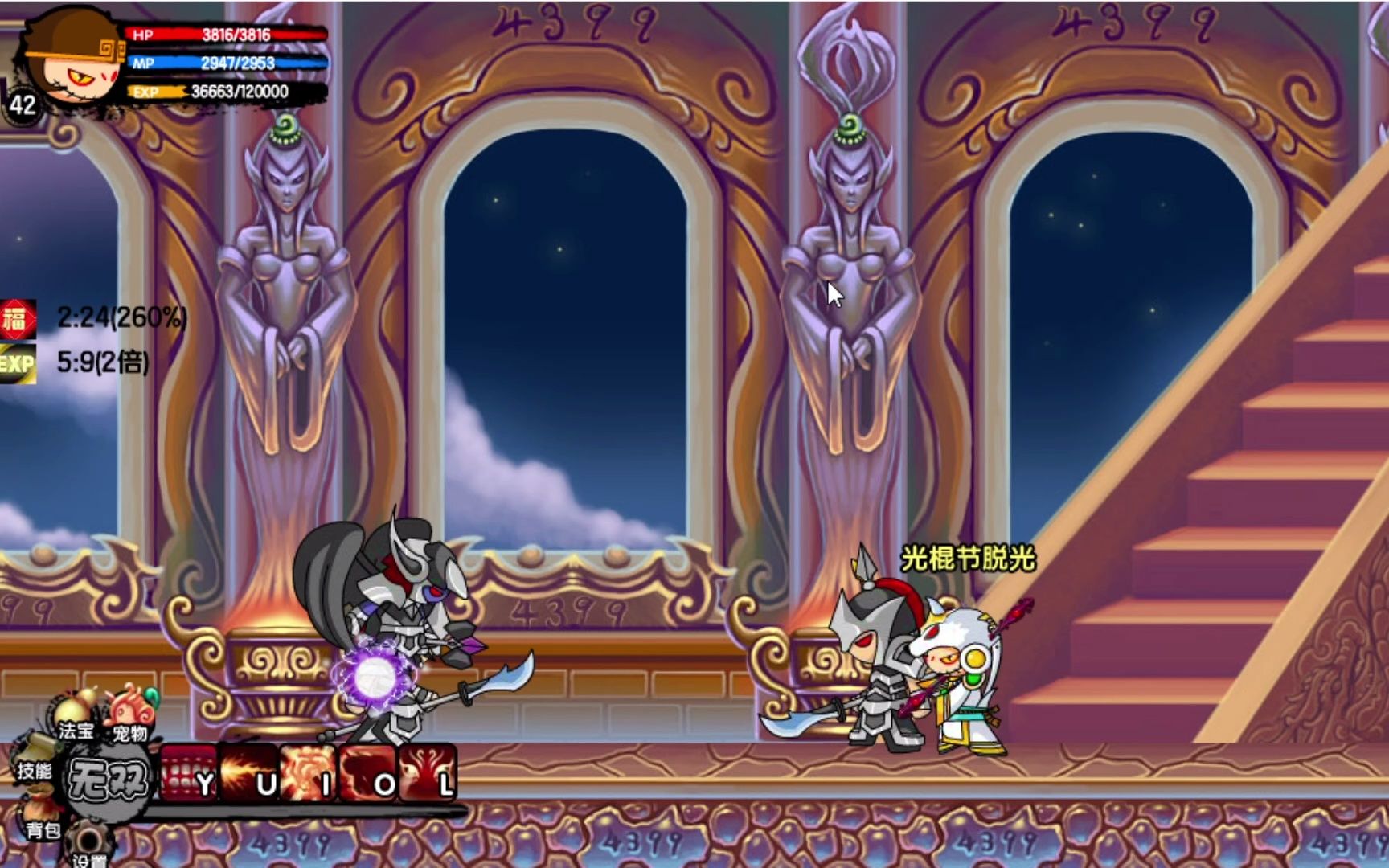
Task: Open the 宠物 (pet) menu
Action: click(x=130, y=714)
